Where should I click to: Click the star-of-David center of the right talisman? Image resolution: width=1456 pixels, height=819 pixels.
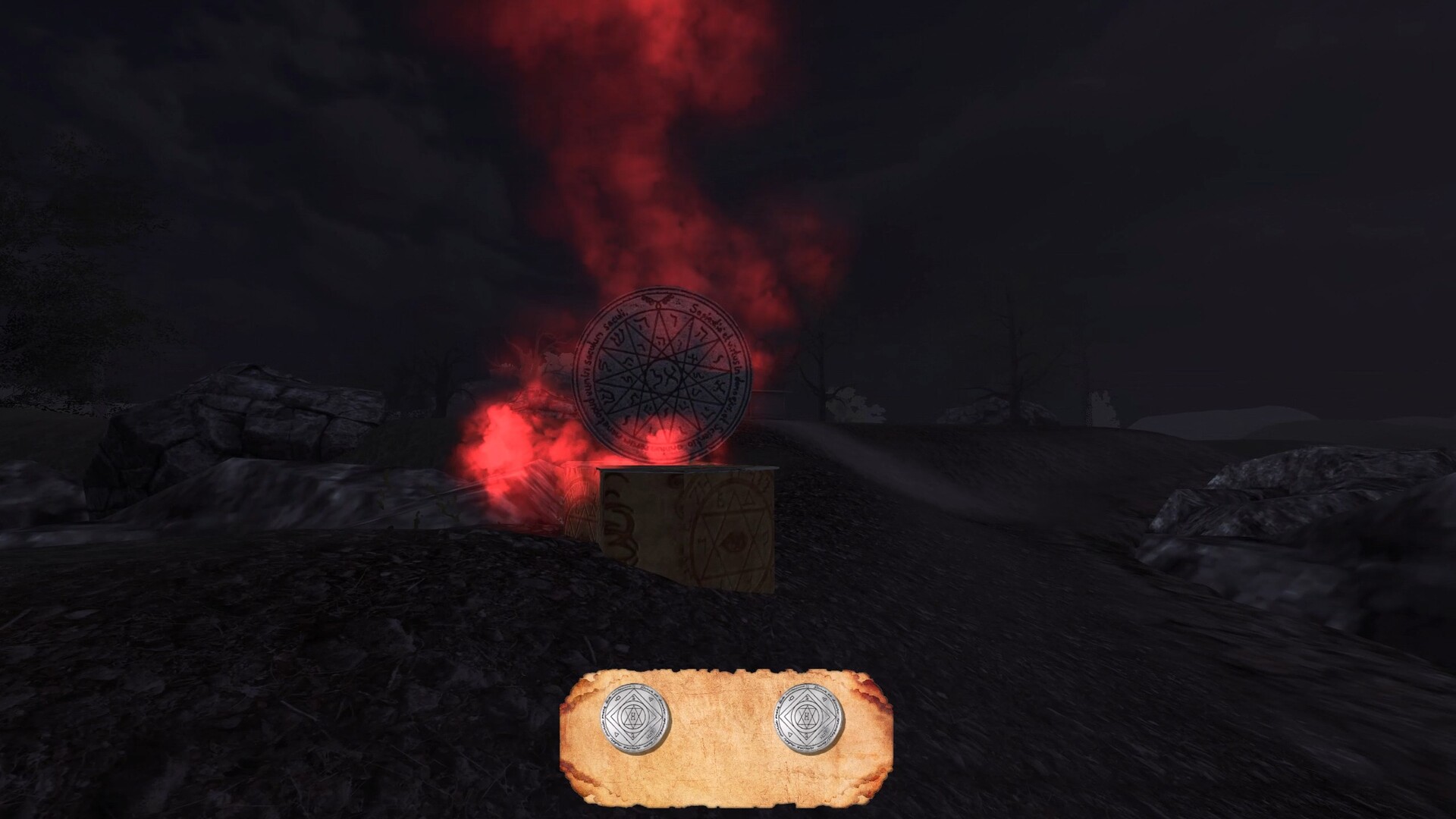(806, 717)
